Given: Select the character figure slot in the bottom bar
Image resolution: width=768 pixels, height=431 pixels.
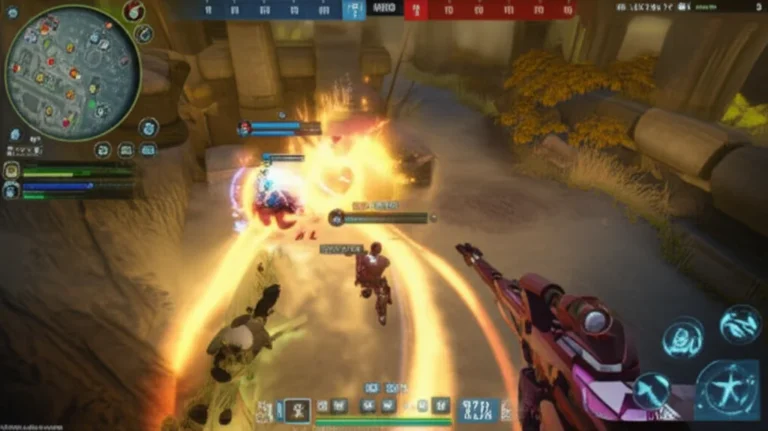Looking at the screenshot, I should tap(297, 407).
